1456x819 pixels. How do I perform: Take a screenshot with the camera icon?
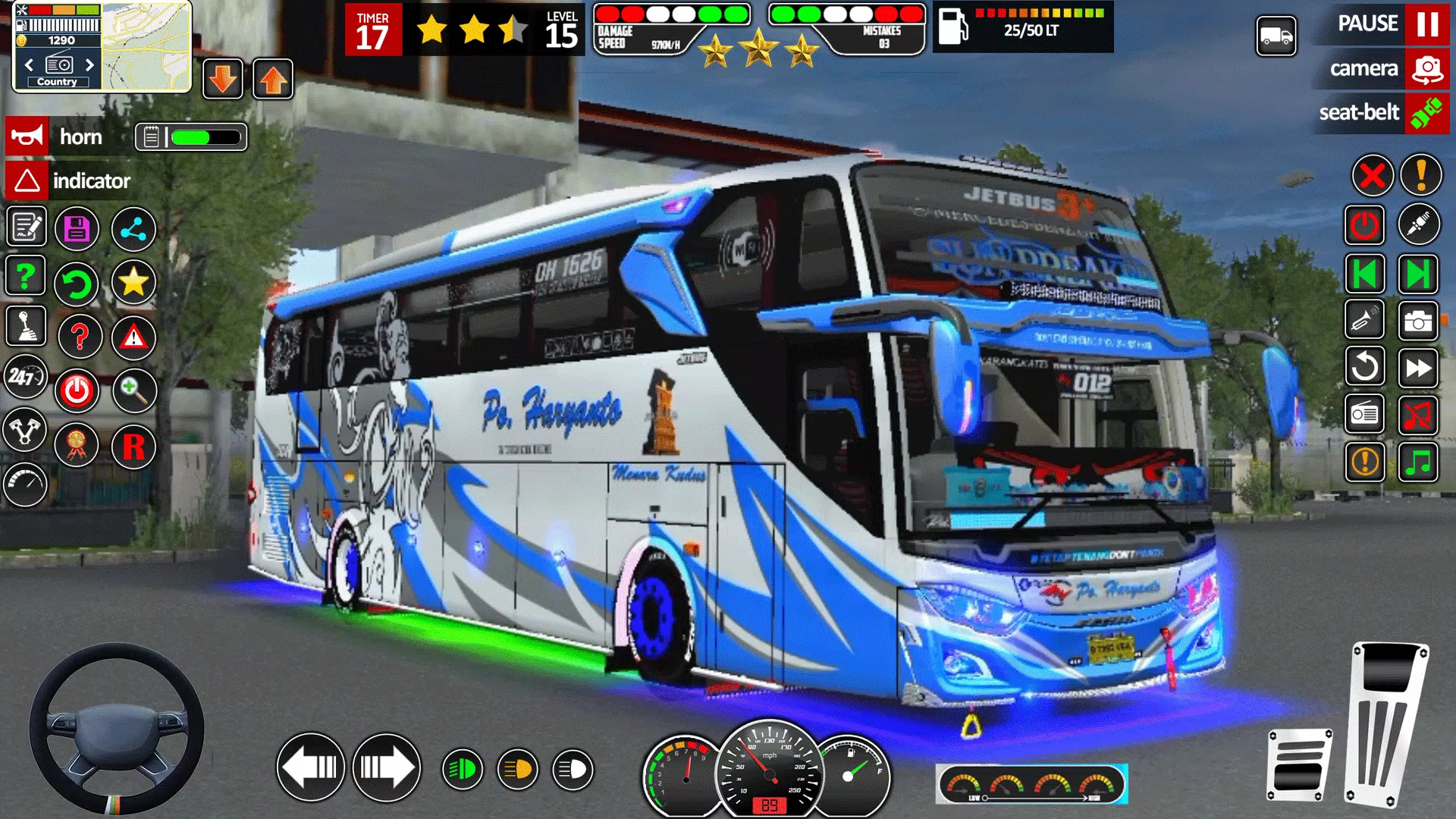point(1420,321)
